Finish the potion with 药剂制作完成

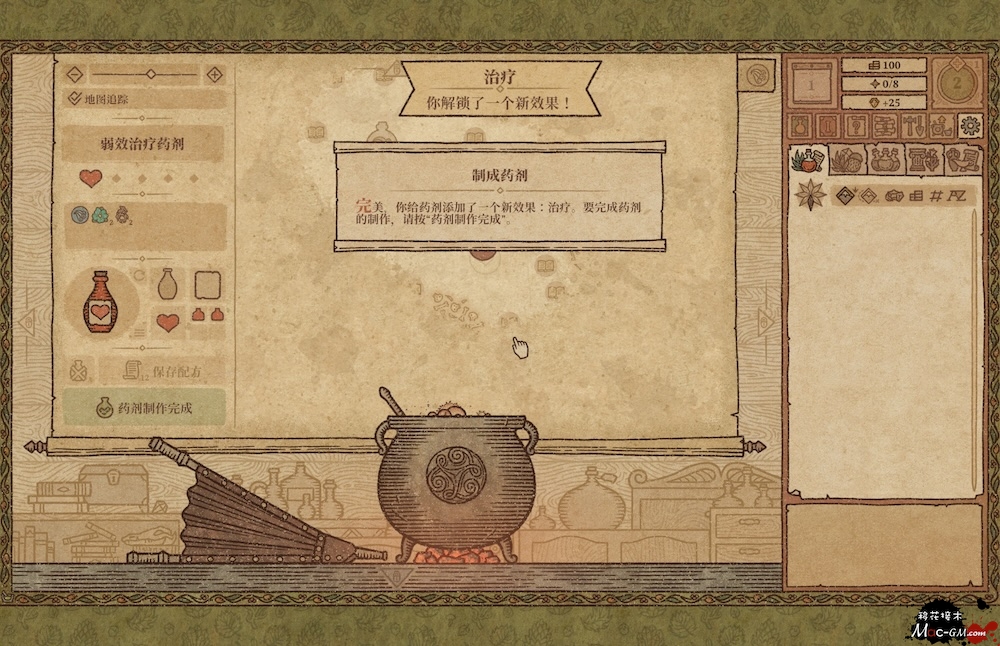point(144,407)
